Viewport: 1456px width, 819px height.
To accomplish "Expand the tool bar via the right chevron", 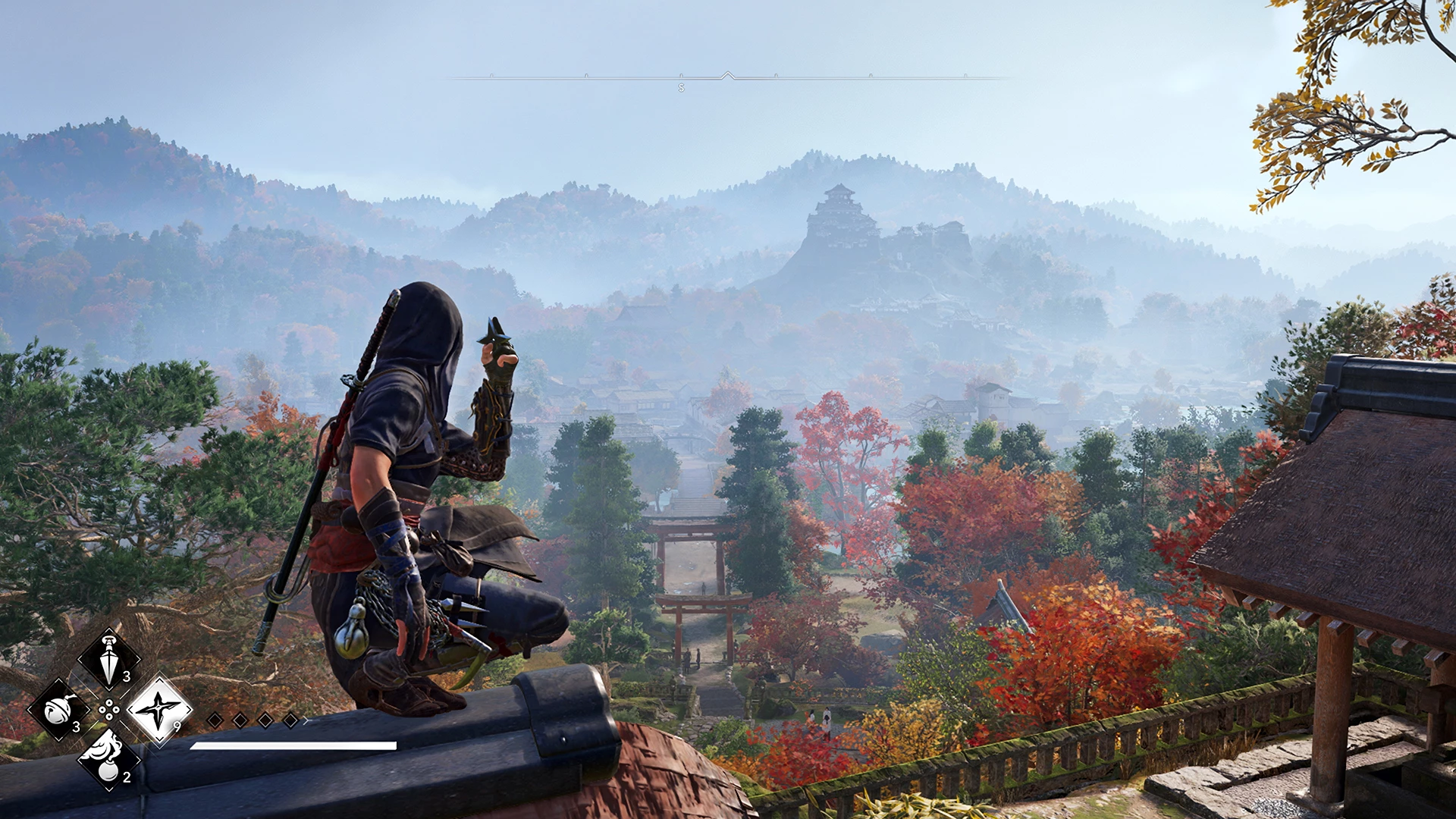I will [x=306, y=721].
